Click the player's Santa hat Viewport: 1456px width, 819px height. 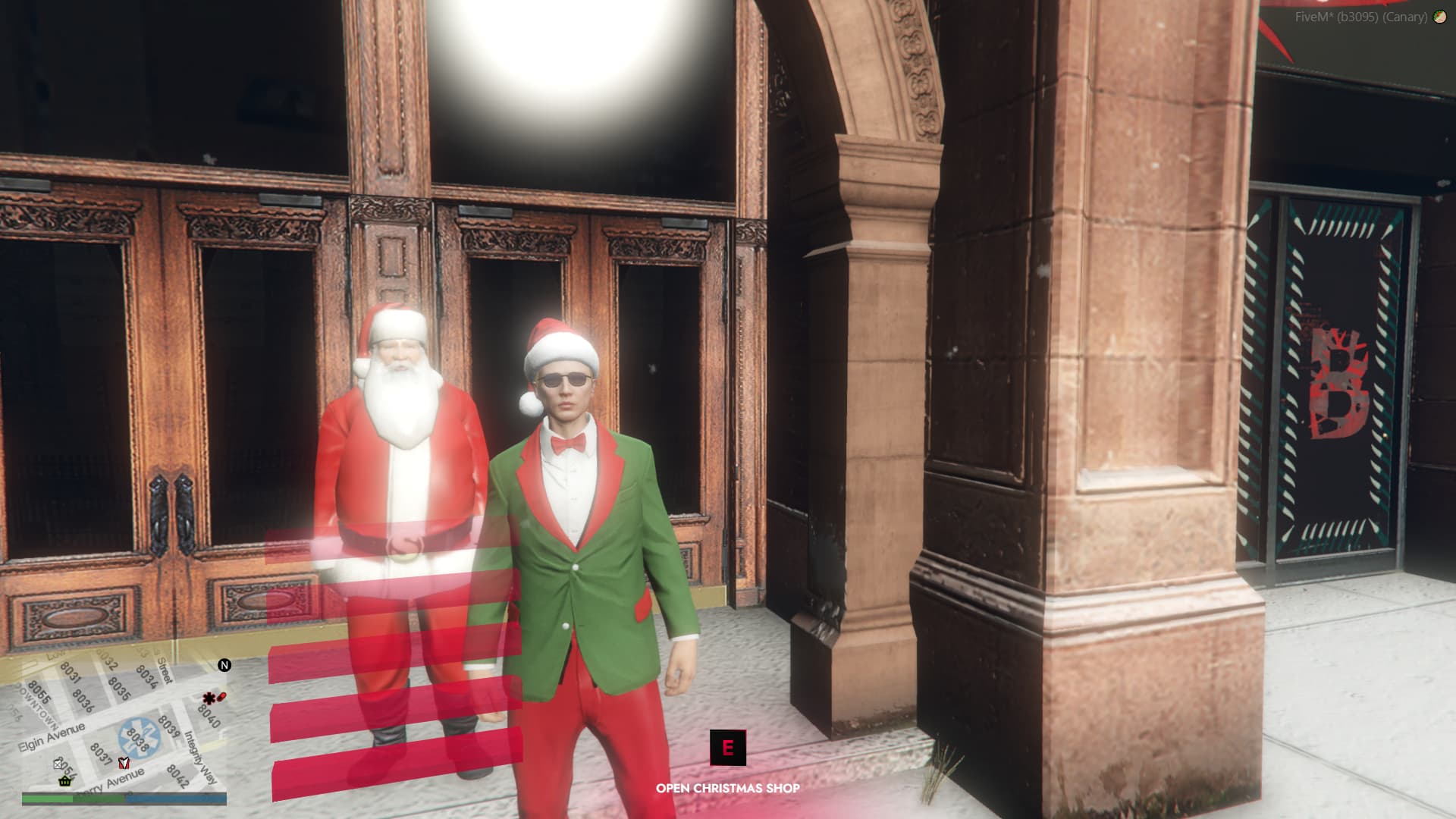[x=559, y=341]
